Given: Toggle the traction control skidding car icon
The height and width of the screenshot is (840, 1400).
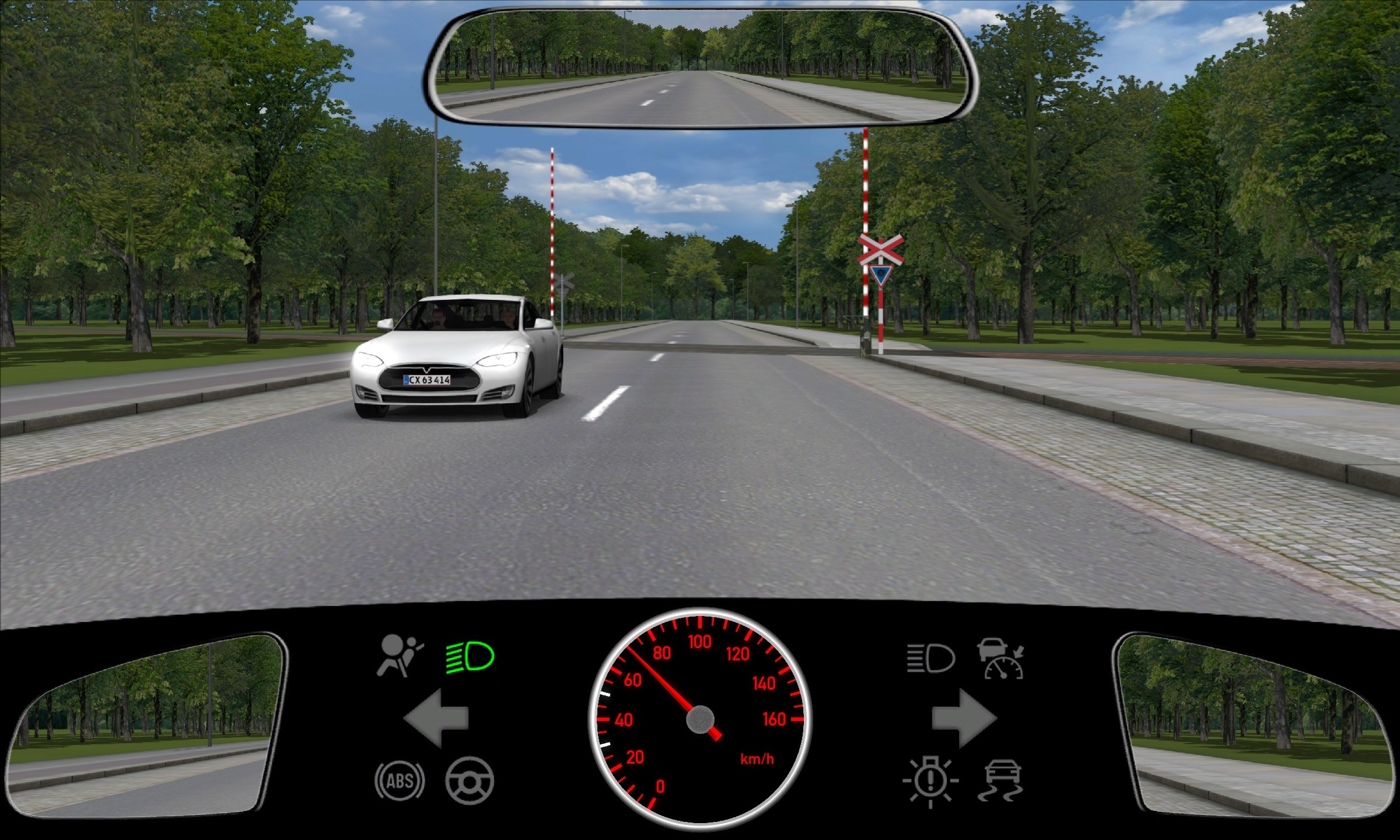Looking at the screenshot, I should click(1002, 780).
